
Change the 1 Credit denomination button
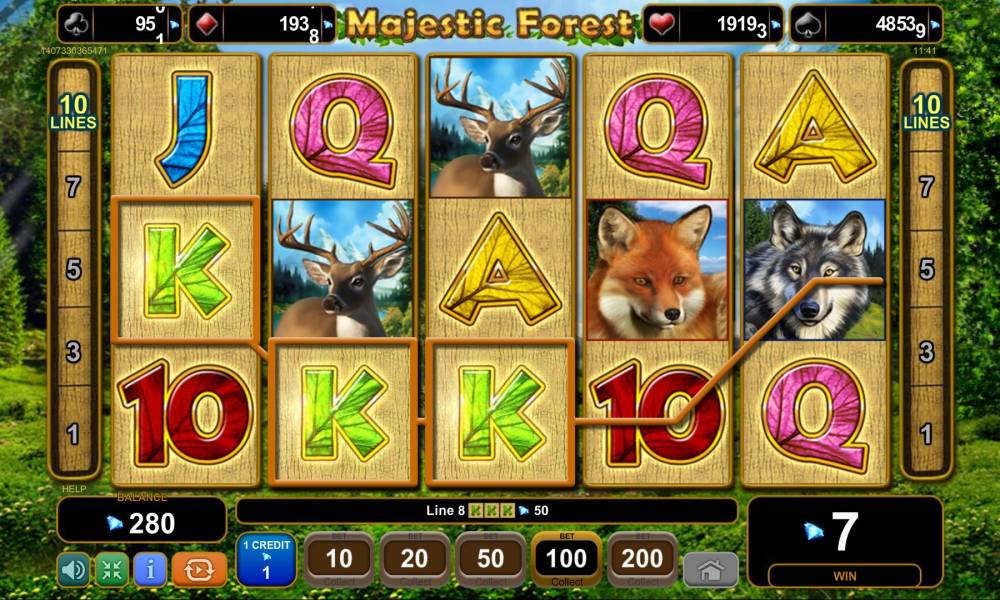pyautogui.click(x=266, y=560)
